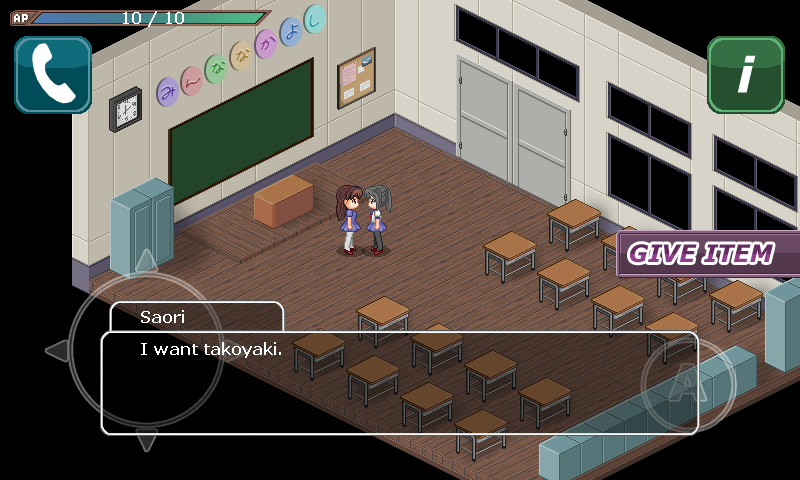Image resolution: width=800 pixels, height=480 pixels.
Task: Show the info panel
Action: click(745, 75)
